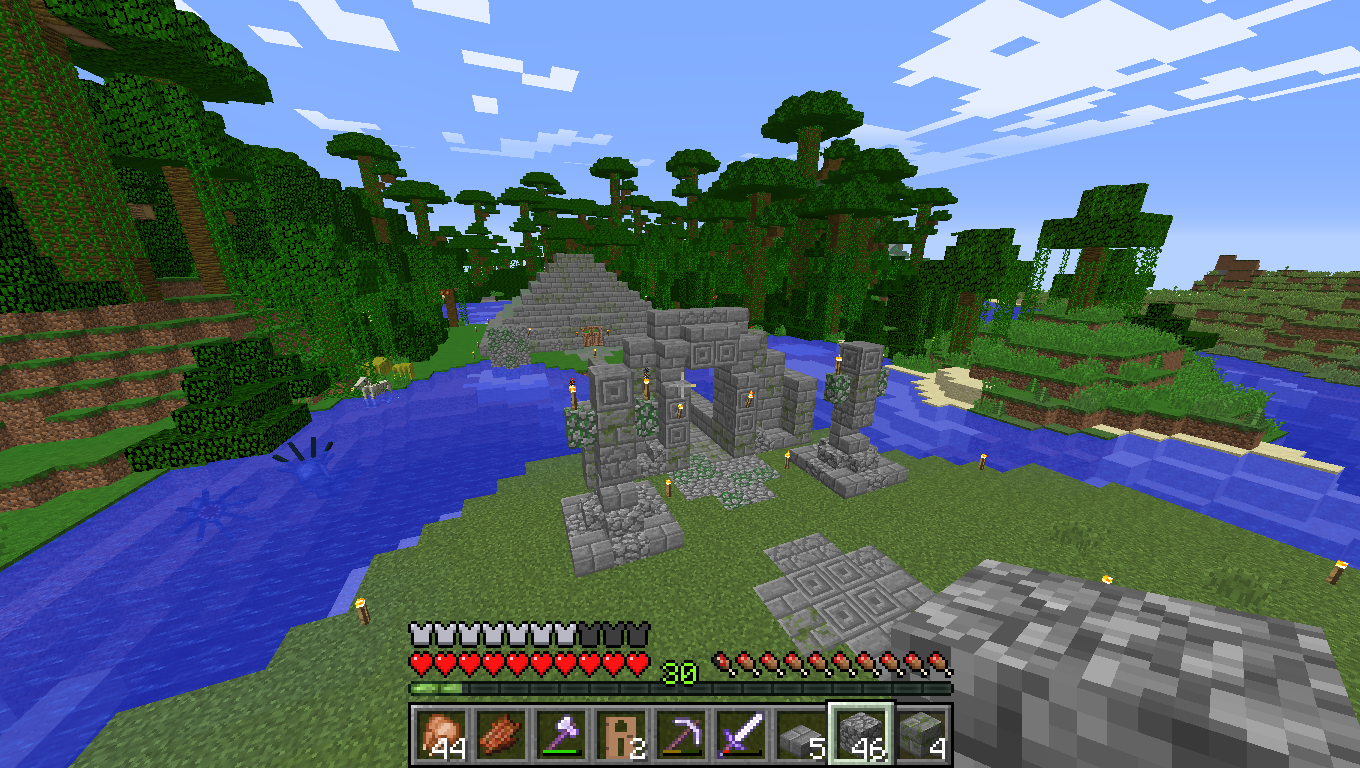Select the cooked chicken stack of 44

pyautogui.click(x=440, y=735)
